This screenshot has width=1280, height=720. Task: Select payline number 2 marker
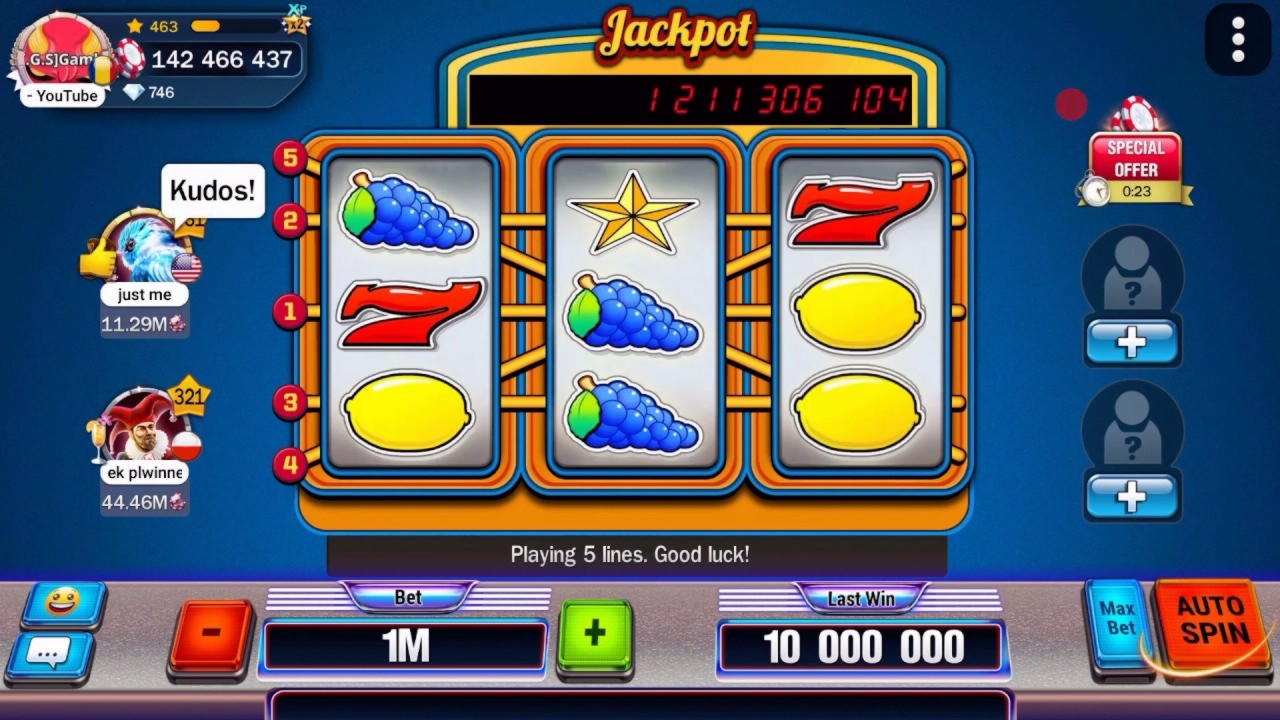[x=290, y=220]
